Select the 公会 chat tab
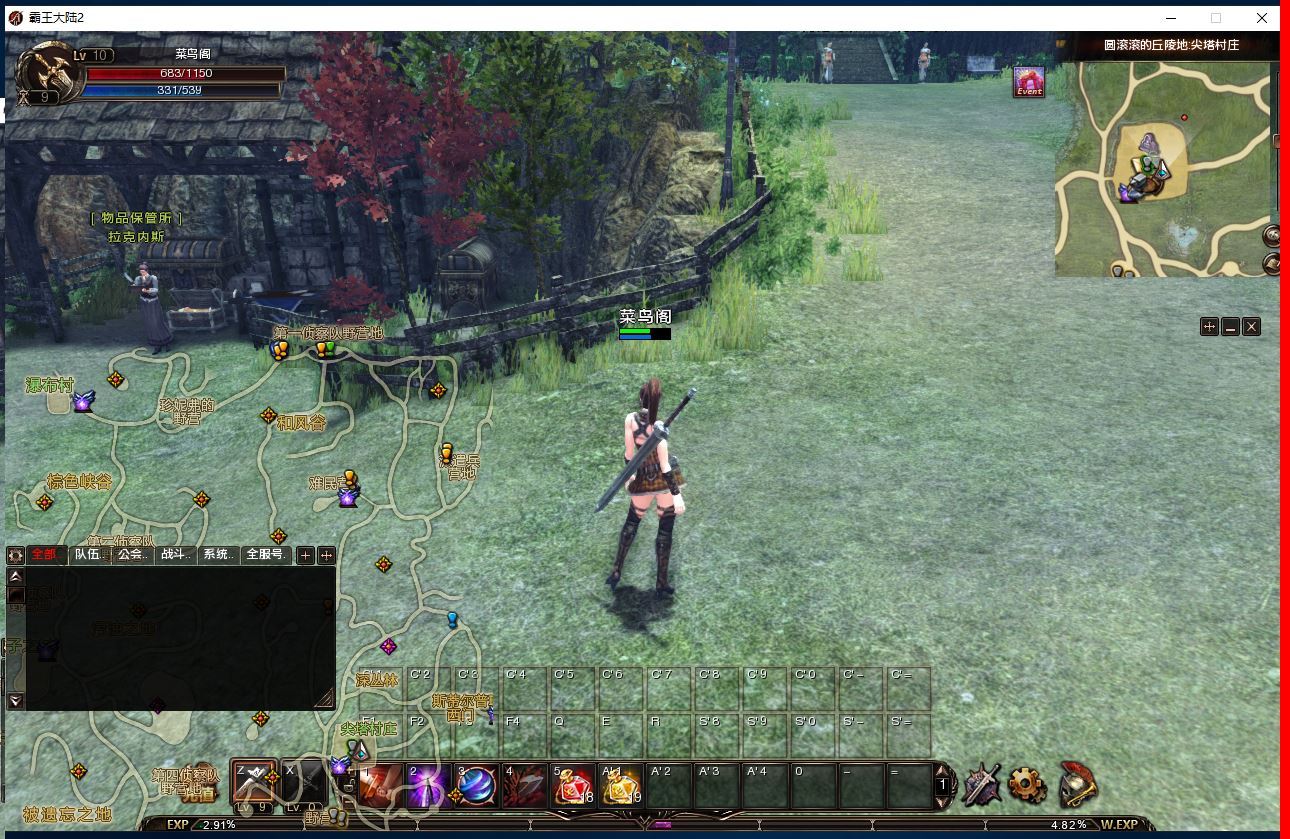 (134, 555)
